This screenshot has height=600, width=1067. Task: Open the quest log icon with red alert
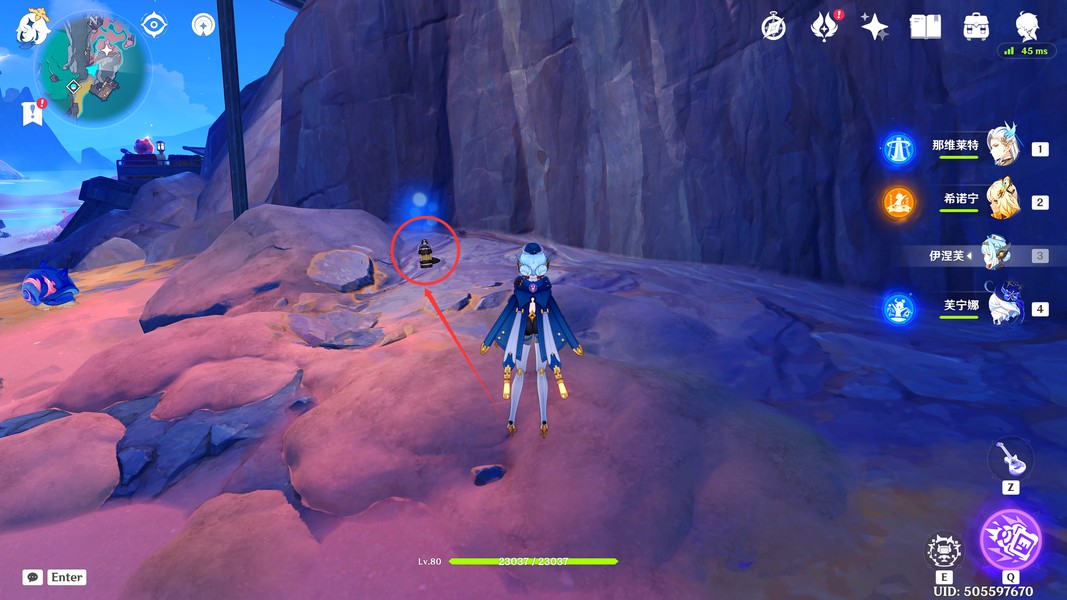32,113
